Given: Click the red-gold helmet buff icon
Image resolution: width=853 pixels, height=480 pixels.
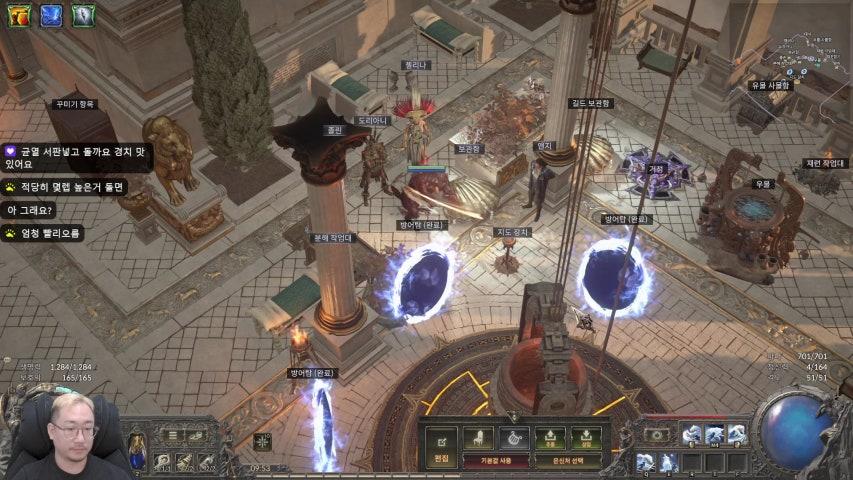Looking at the screenshot, I should [19, 15].
